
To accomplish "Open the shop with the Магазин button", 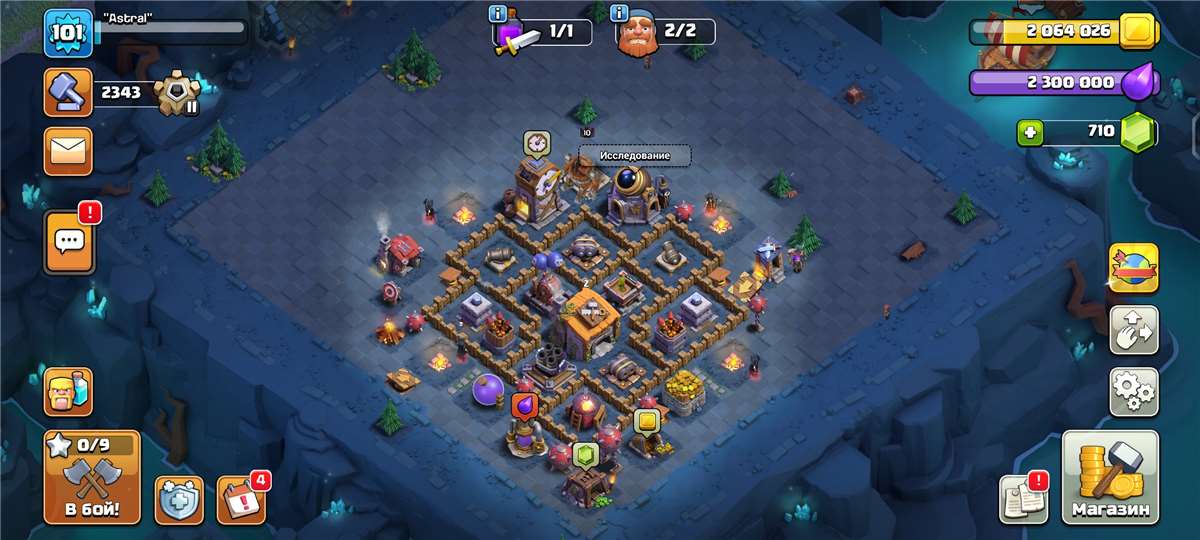I will coord(1109,477).
